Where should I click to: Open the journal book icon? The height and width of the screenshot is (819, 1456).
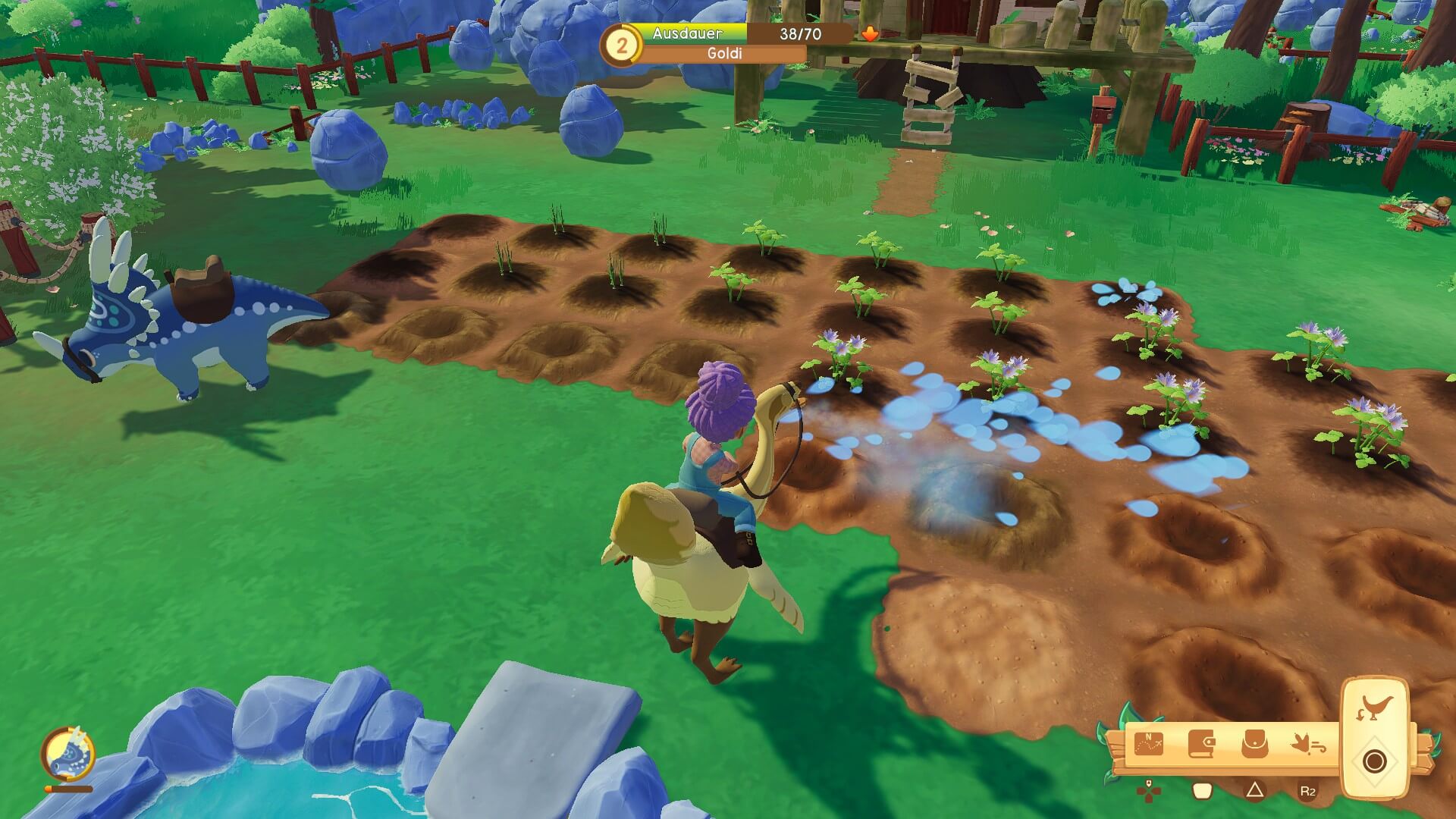(1201, 744)
